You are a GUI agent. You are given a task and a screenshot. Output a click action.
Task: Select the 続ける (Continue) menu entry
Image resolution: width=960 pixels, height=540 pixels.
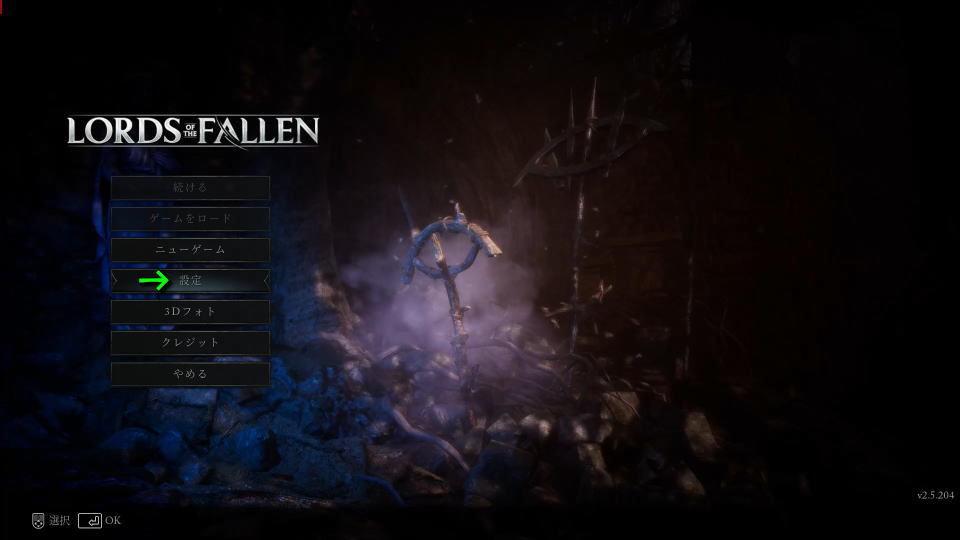(190, 187)
